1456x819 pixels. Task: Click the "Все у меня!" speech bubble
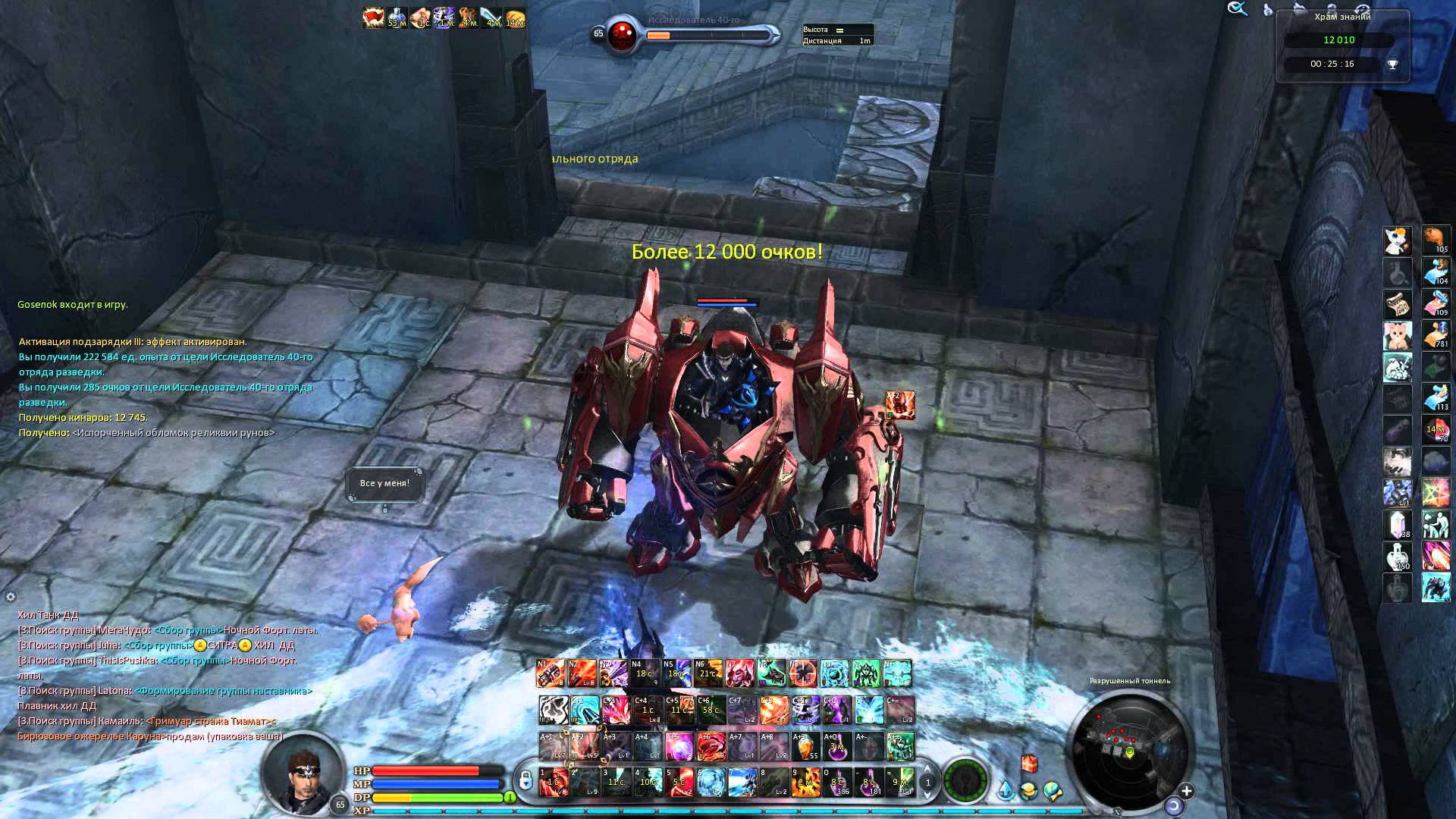(x=384, y=483)
